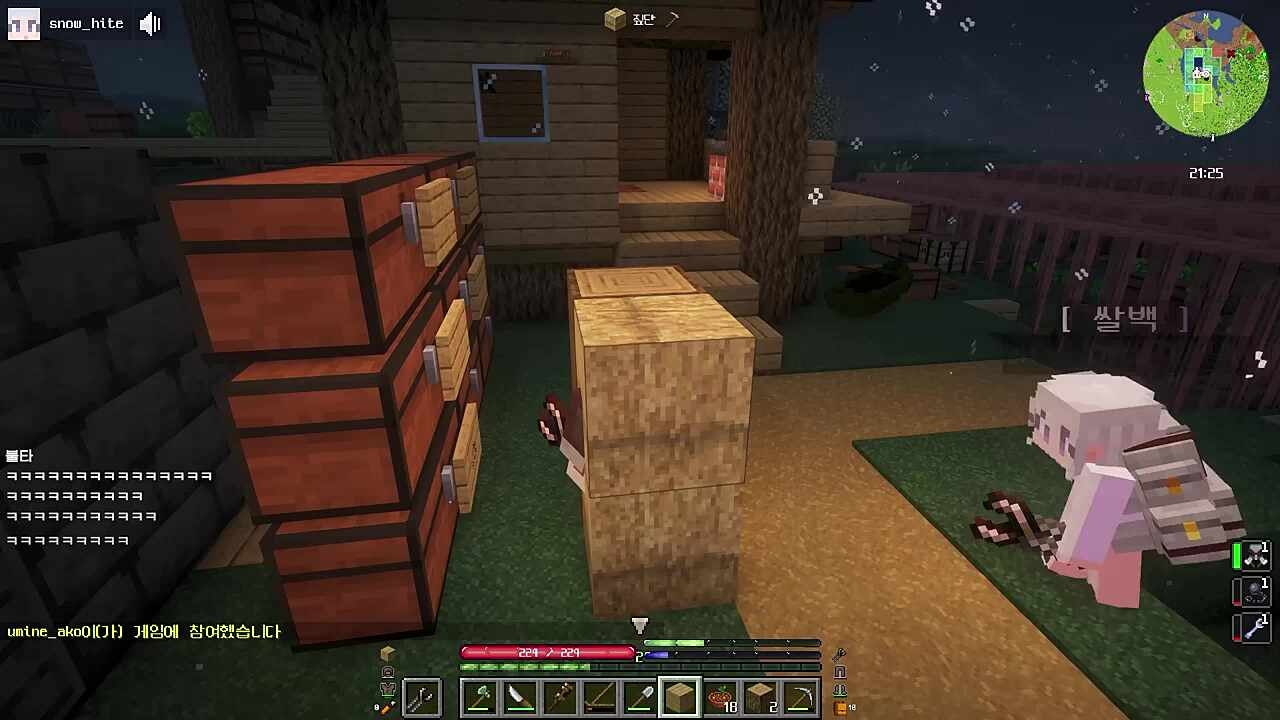Click the offhand arrows slot
The image size is (1280, 720).
click(421, 697)
